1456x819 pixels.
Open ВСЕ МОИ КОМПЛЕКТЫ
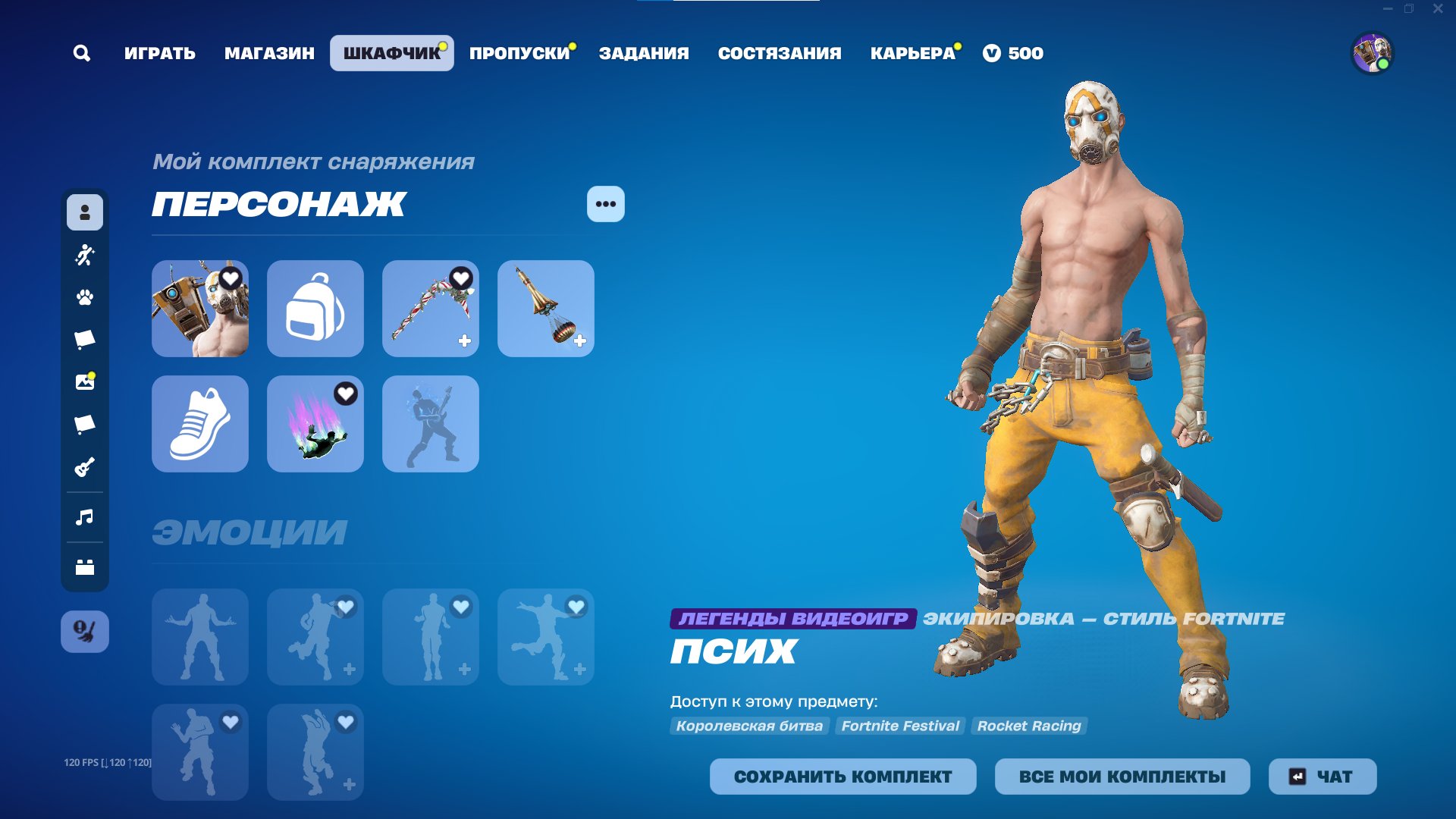(x=1122, y=777)
